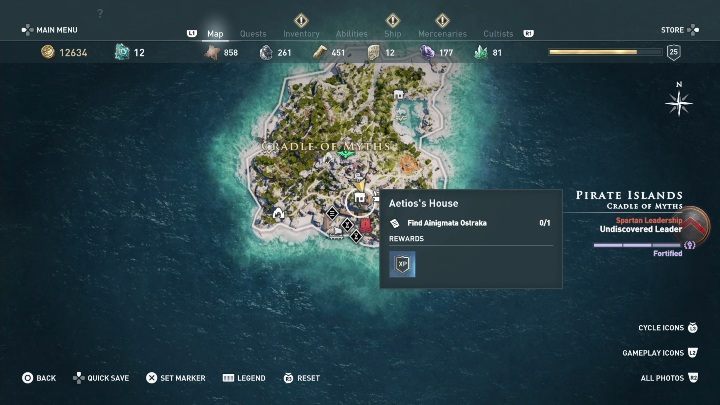
Task: Select the Aetios's House map marker
Action: 359,200
